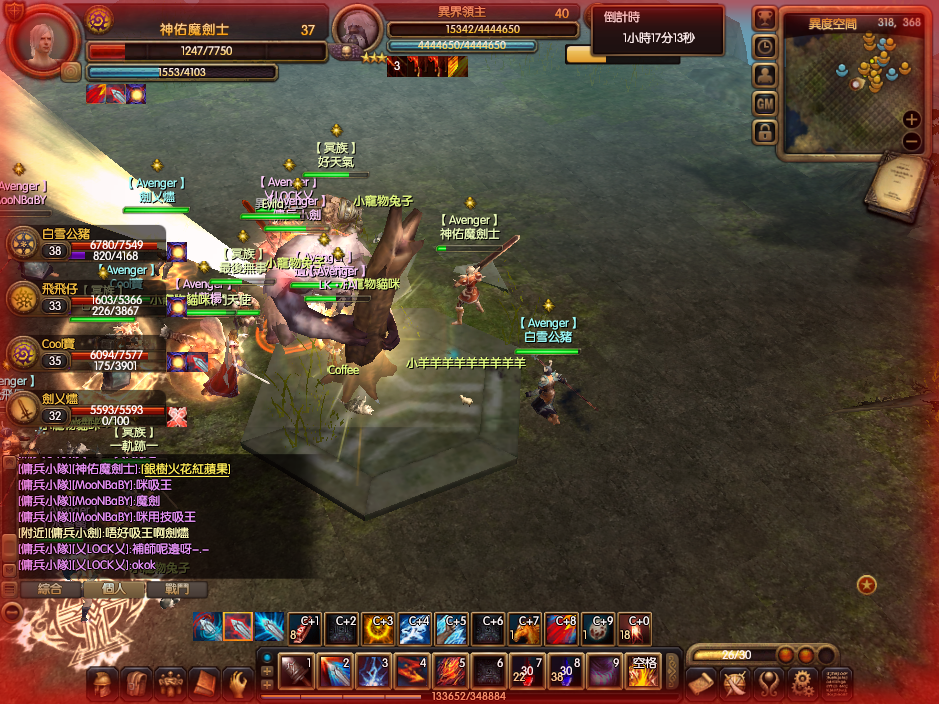Contact support via the GM button
939x704 pixels.
pos(765,103)
